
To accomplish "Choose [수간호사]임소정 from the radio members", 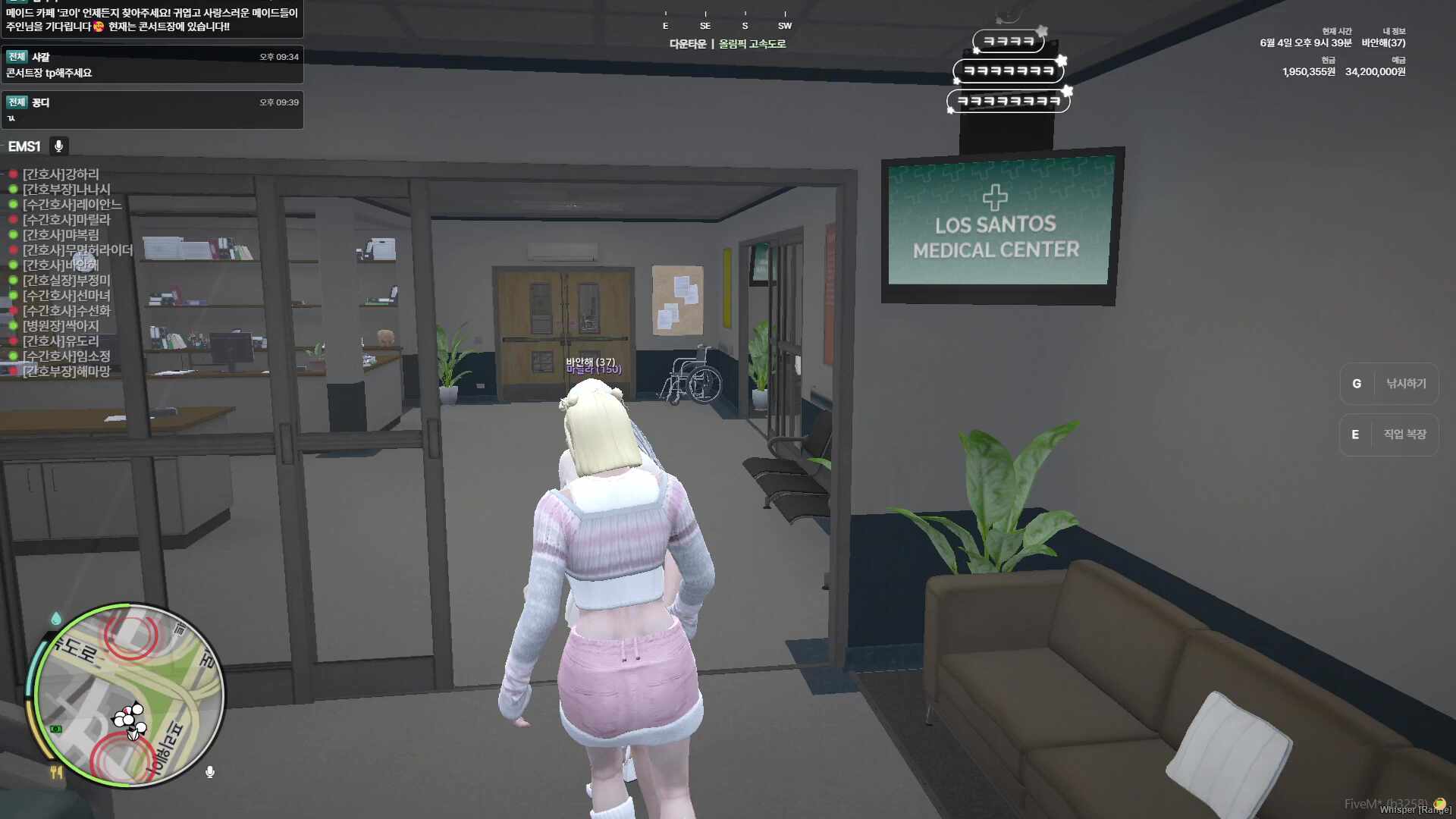I will pos(67,356).
